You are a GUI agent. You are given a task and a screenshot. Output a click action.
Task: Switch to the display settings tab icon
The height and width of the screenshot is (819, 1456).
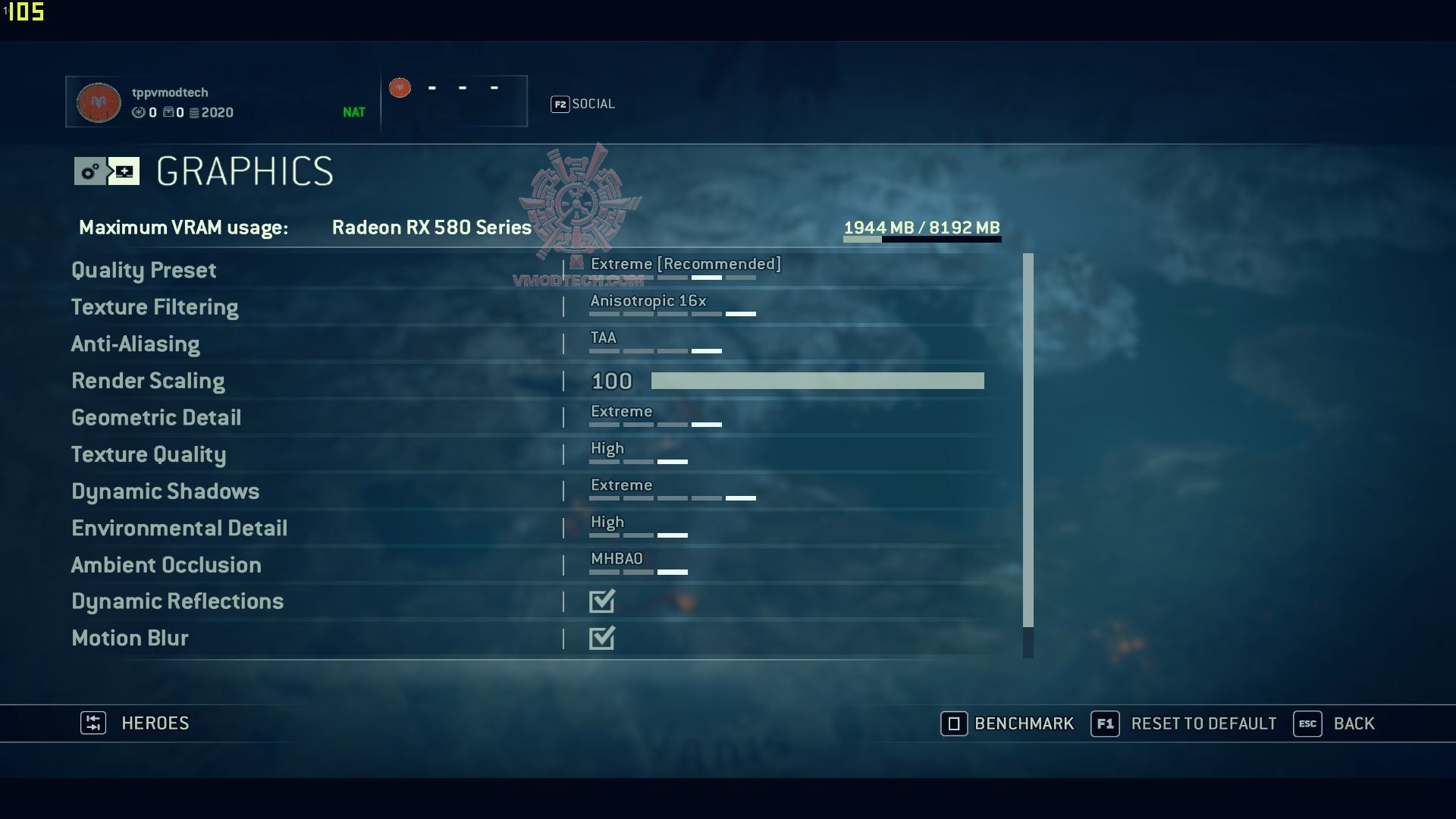(x=124, y=171)
